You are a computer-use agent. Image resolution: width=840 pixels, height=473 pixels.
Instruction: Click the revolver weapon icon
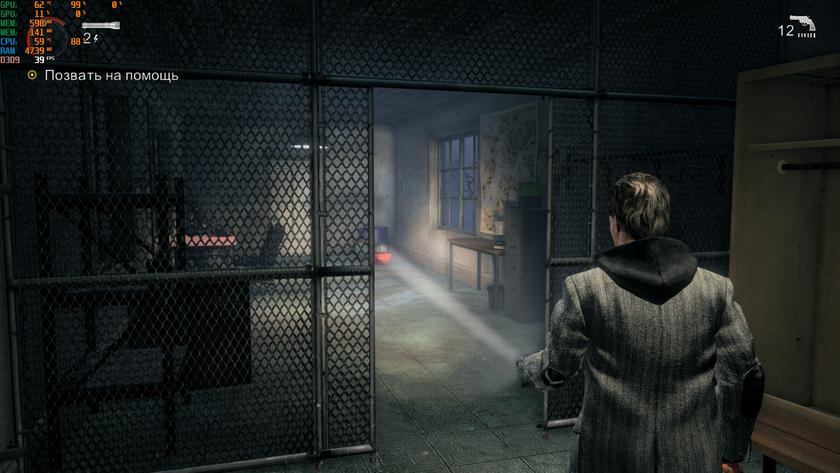[802, 26]
